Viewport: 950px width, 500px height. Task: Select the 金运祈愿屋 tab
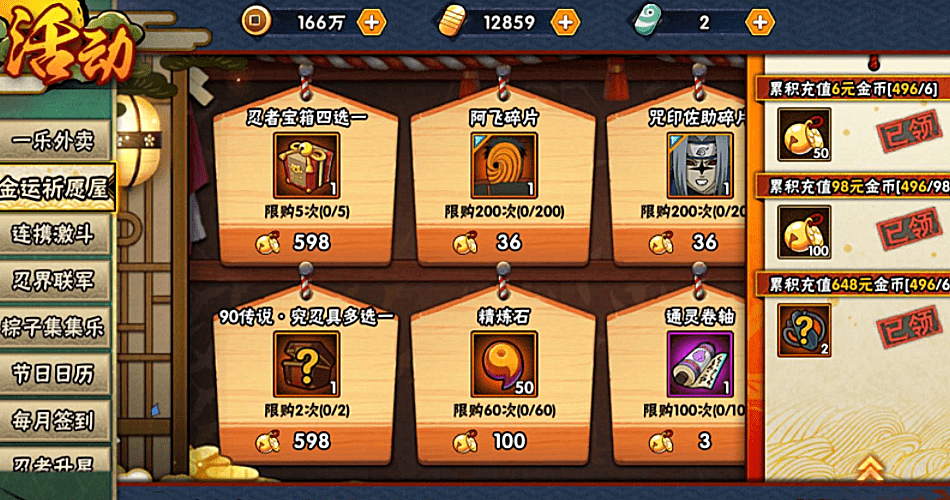tap(55, 187)
